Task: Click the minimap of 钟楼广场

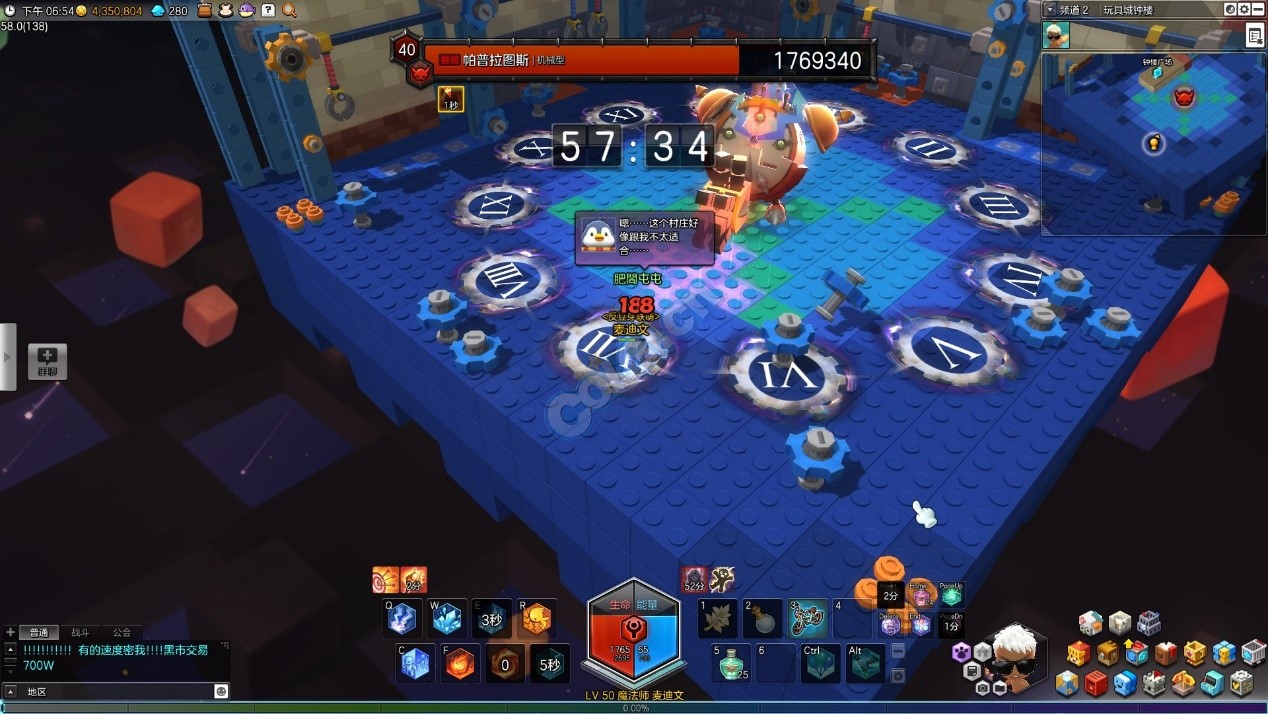Action: [x=1153, y=142]
